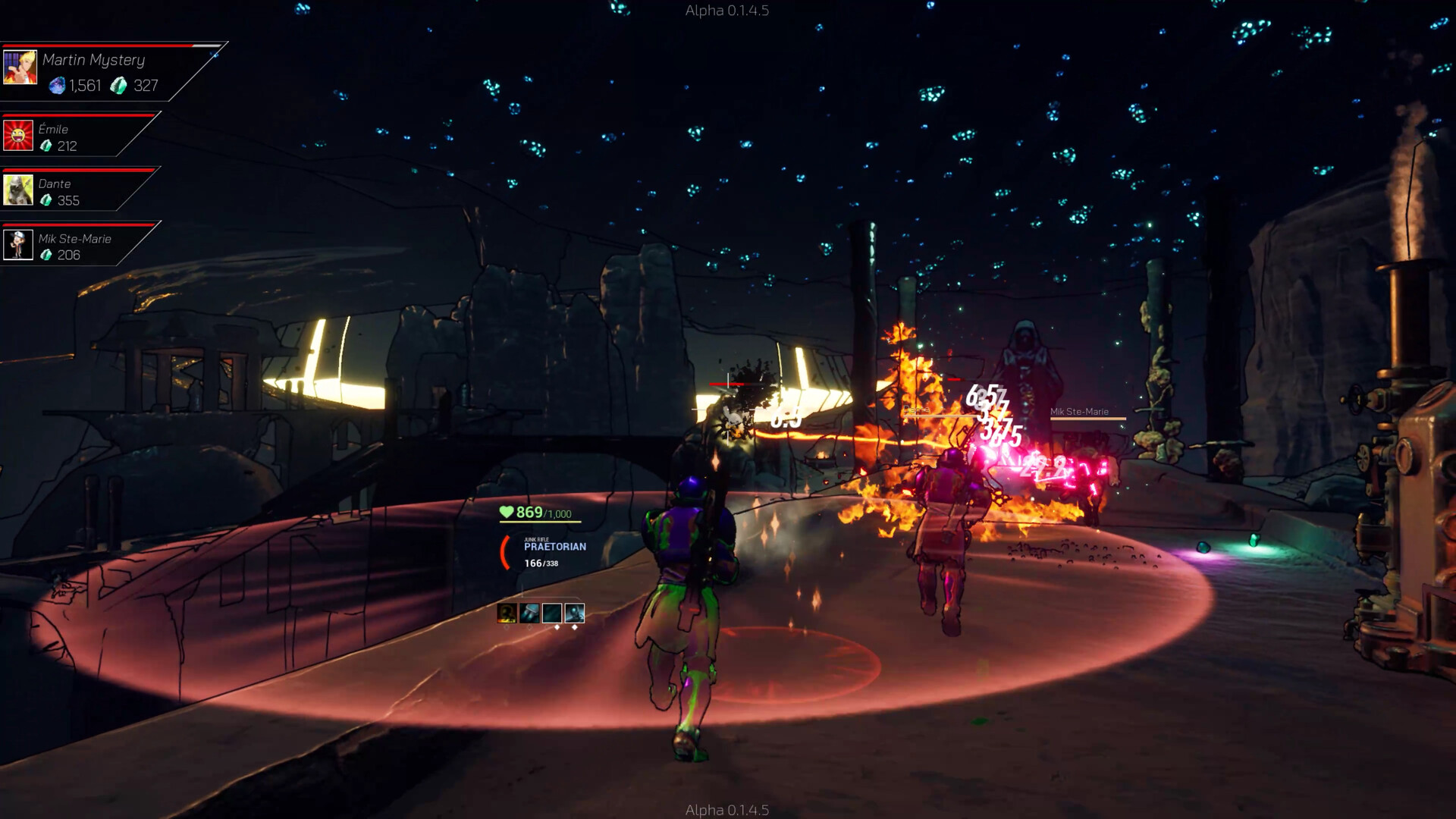Image resolution: width=1456 pixels, height=819 pixels.
Task: Activate the glowing-orb robot ability
Action: tap(575, 613)
